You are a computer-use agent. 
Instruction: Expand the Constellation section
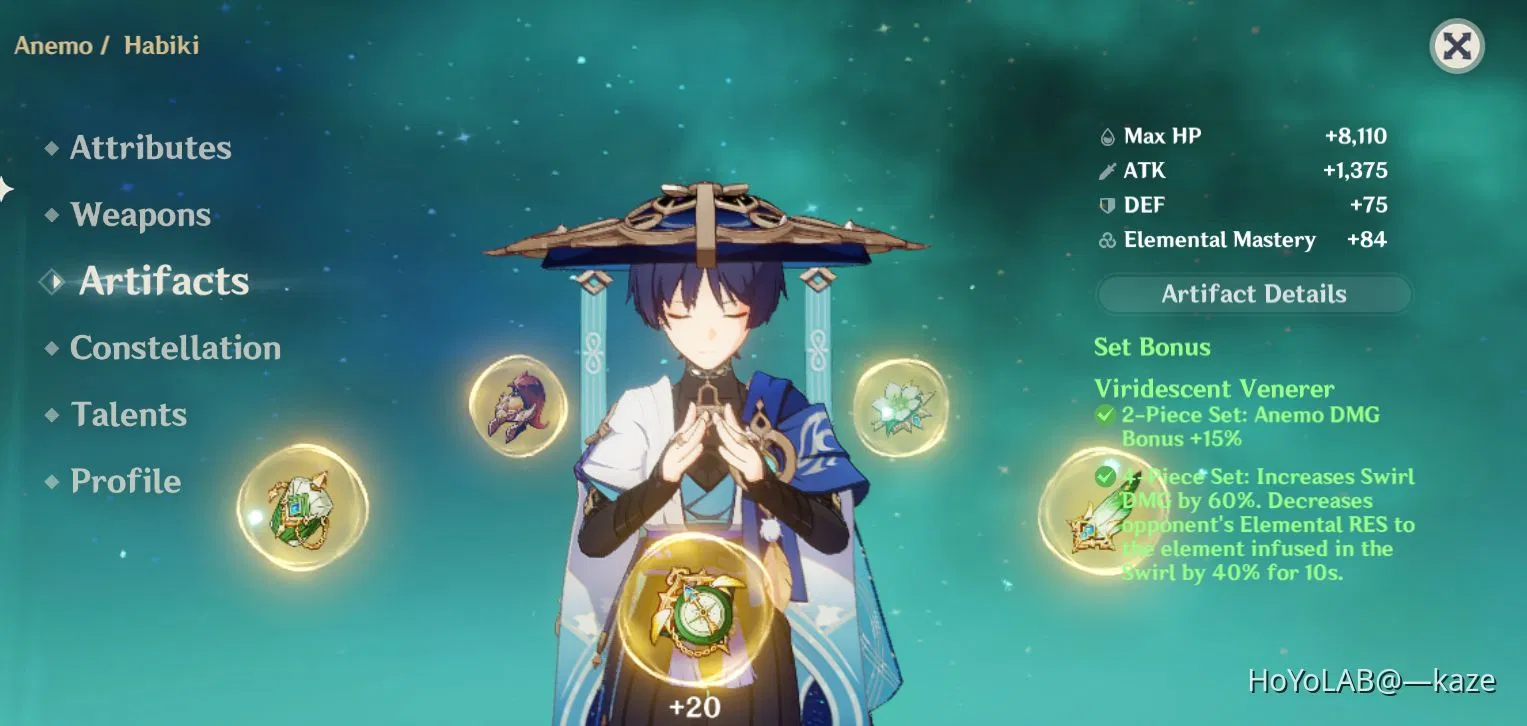[175, 348]
